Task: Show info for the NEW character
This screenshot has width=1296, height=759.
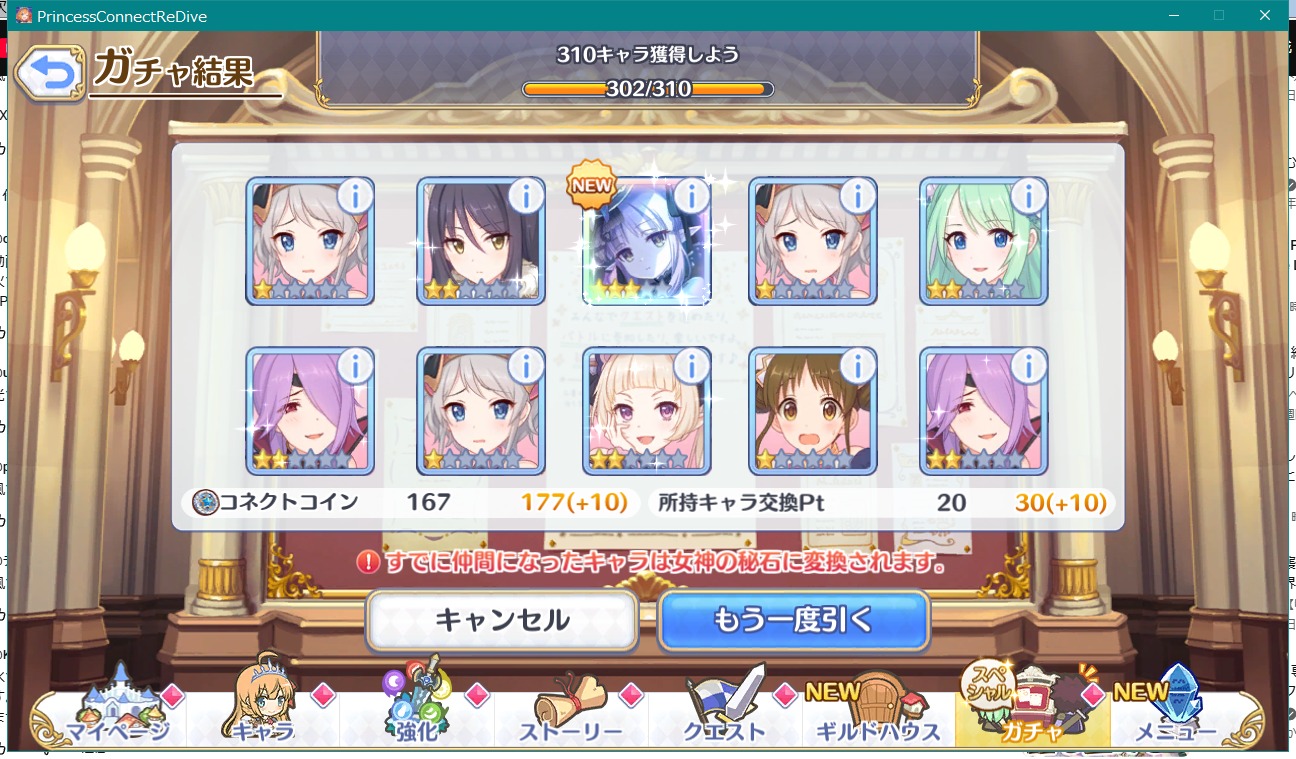Action: [691, 196]
